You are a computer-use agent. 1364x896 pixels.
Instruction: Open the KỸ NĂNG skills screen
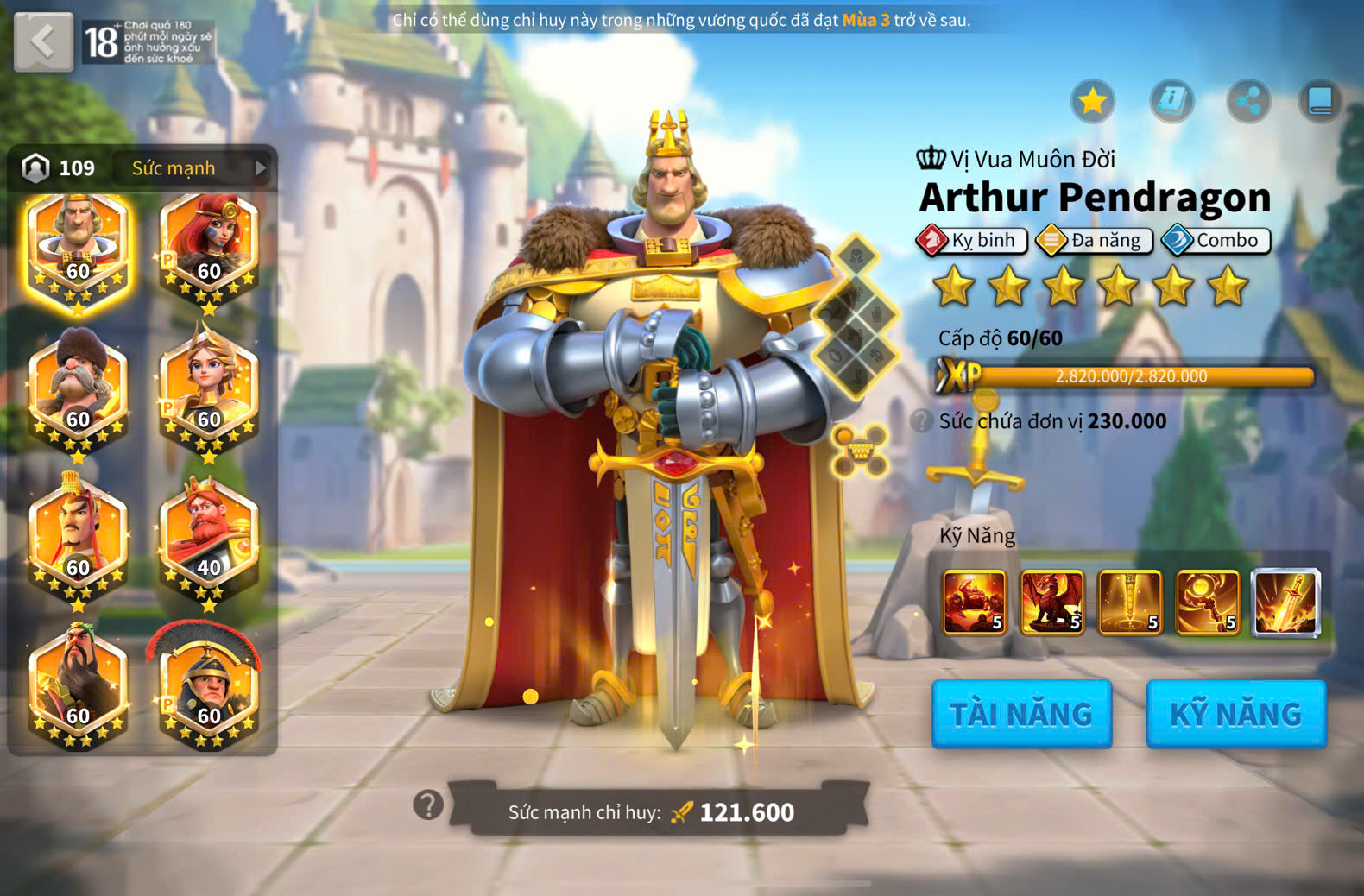[1235, 714]
